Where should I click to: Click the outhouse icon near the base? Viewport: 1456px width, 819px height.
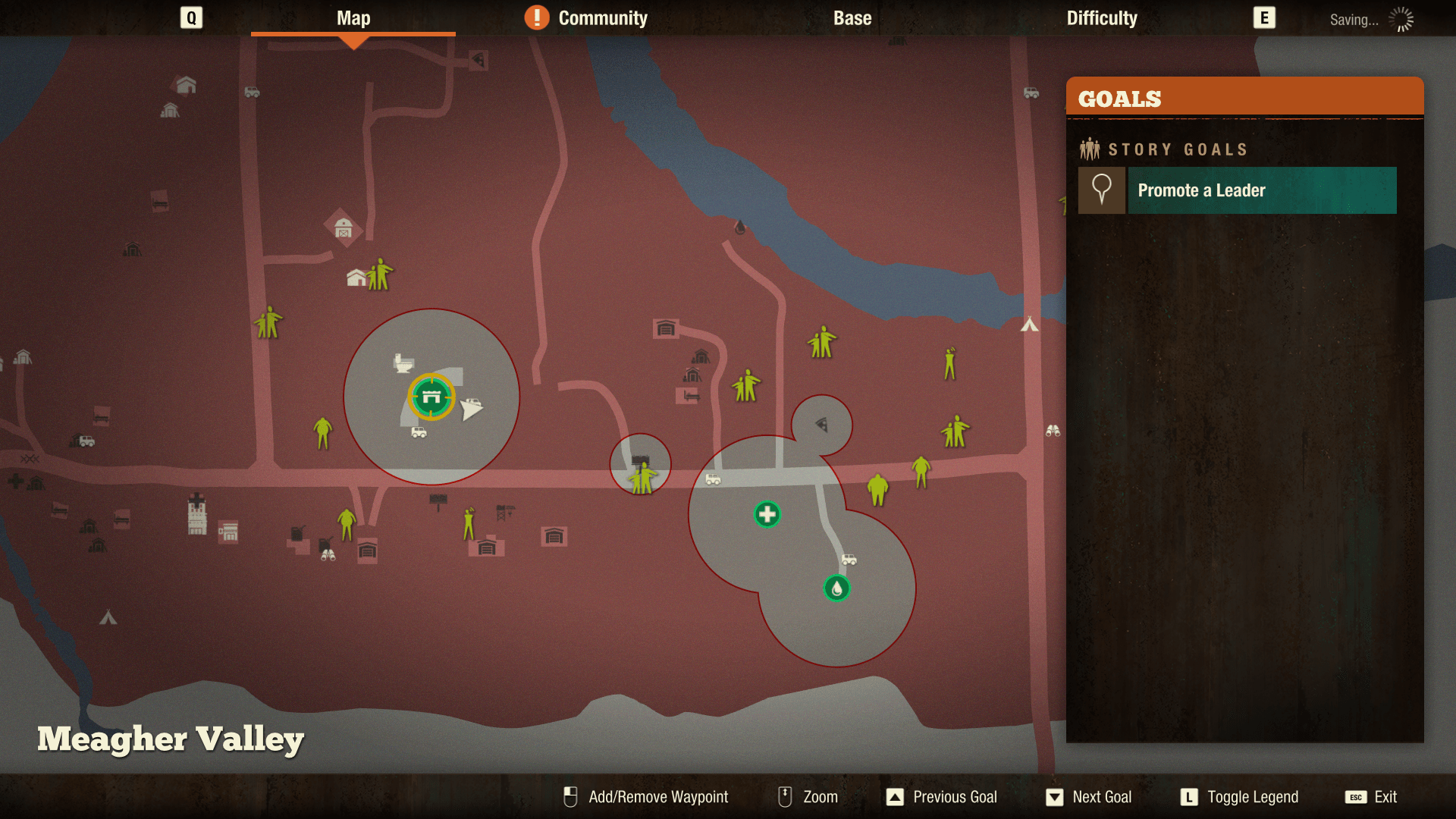[403, 365]
